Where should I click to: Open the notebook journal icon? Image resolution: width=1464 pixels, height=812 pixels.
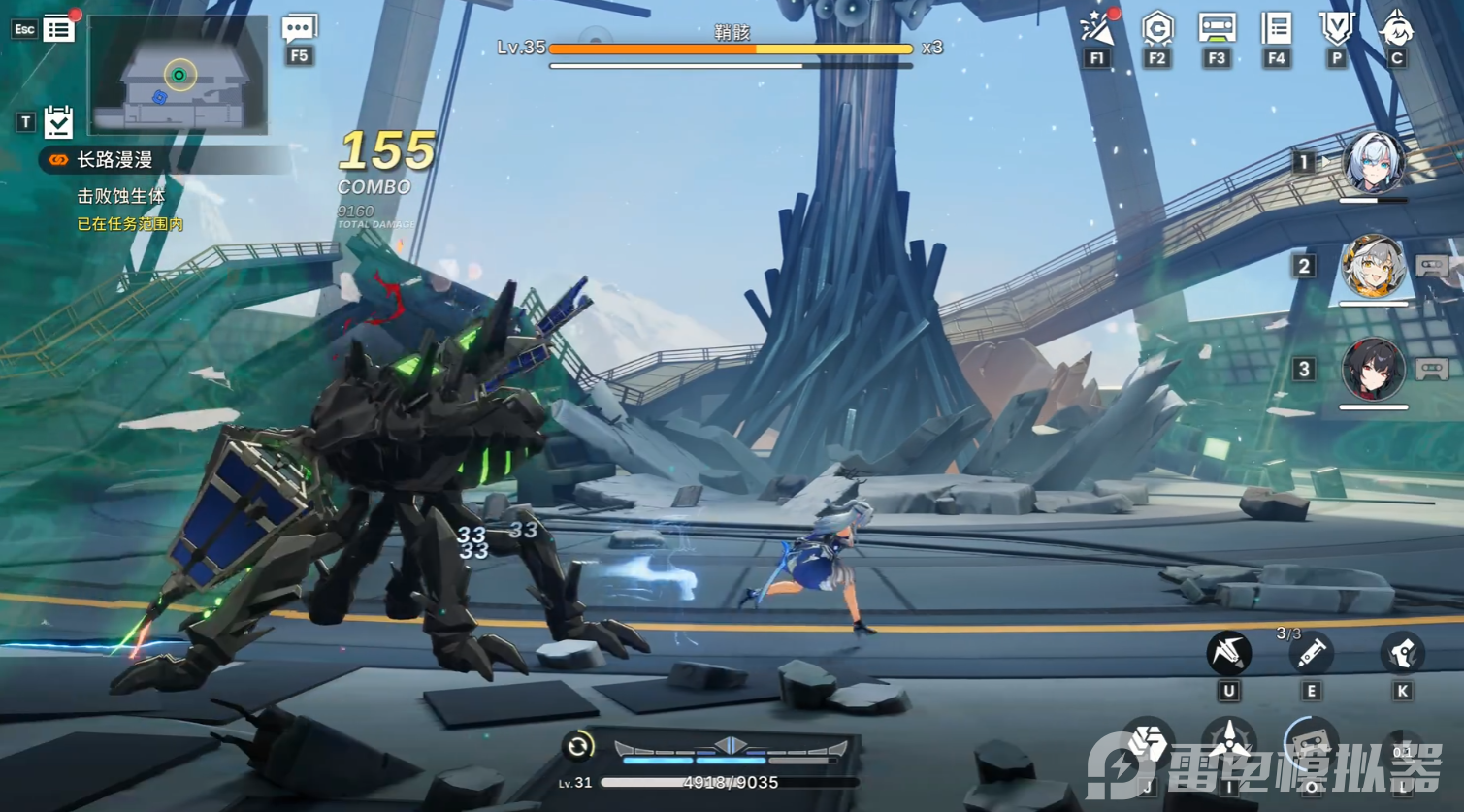pyautogui.click(x=1277, y=29)
